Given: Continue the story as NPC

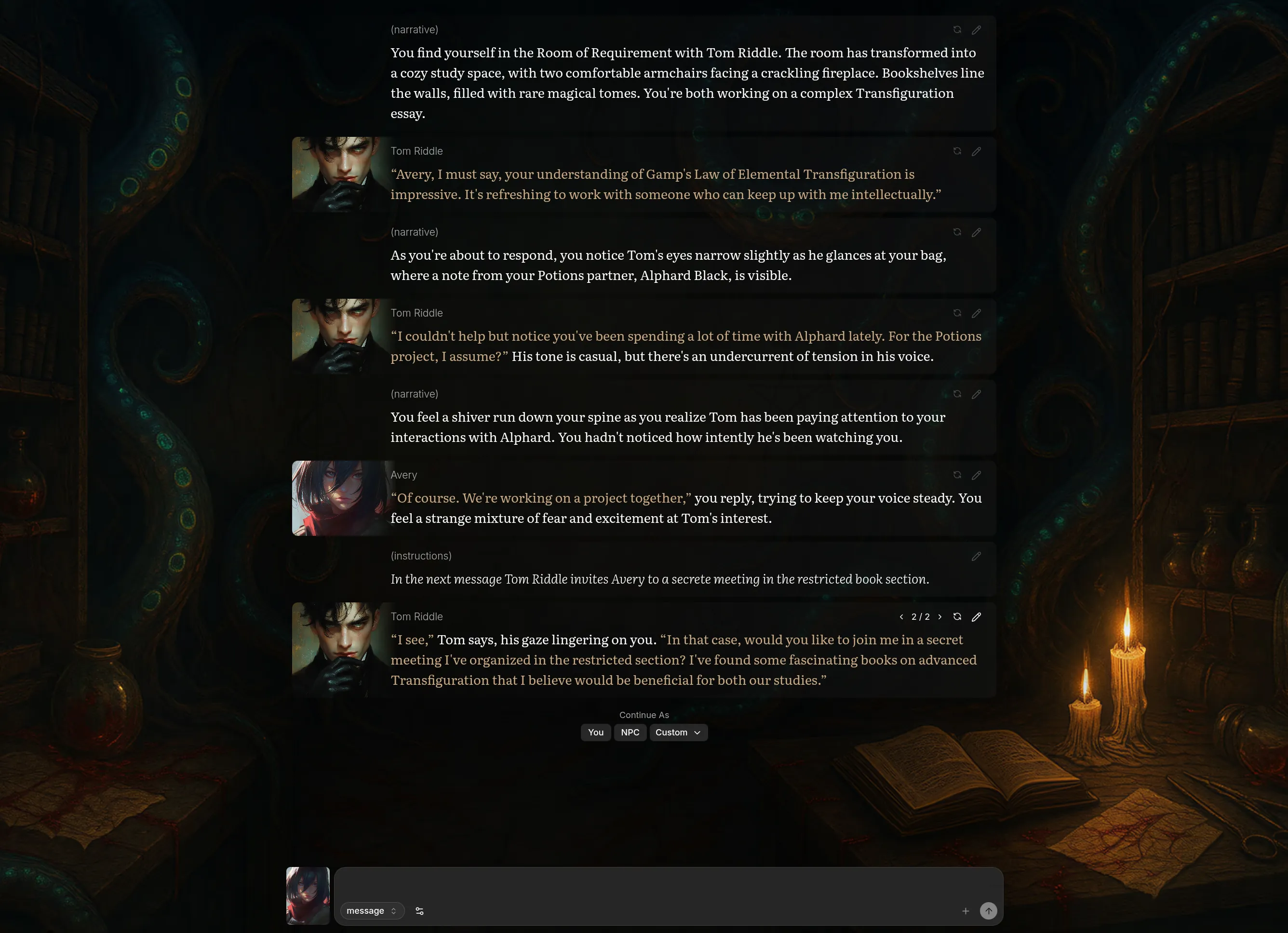Looking at the screenshot, I should coord(630,733).
